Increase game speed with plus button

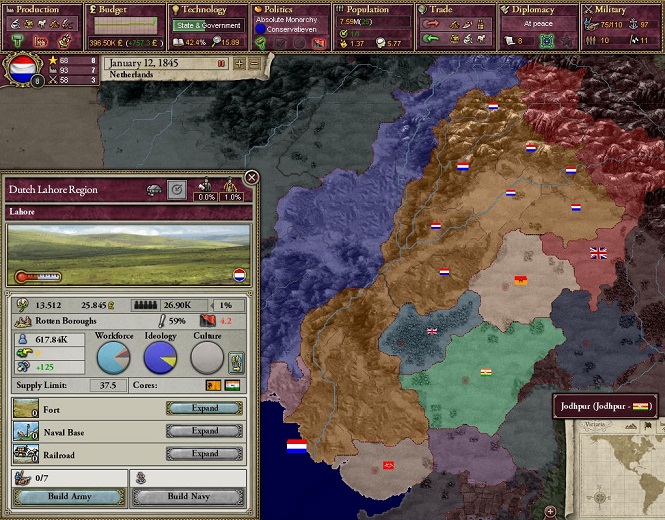[239, 63]
